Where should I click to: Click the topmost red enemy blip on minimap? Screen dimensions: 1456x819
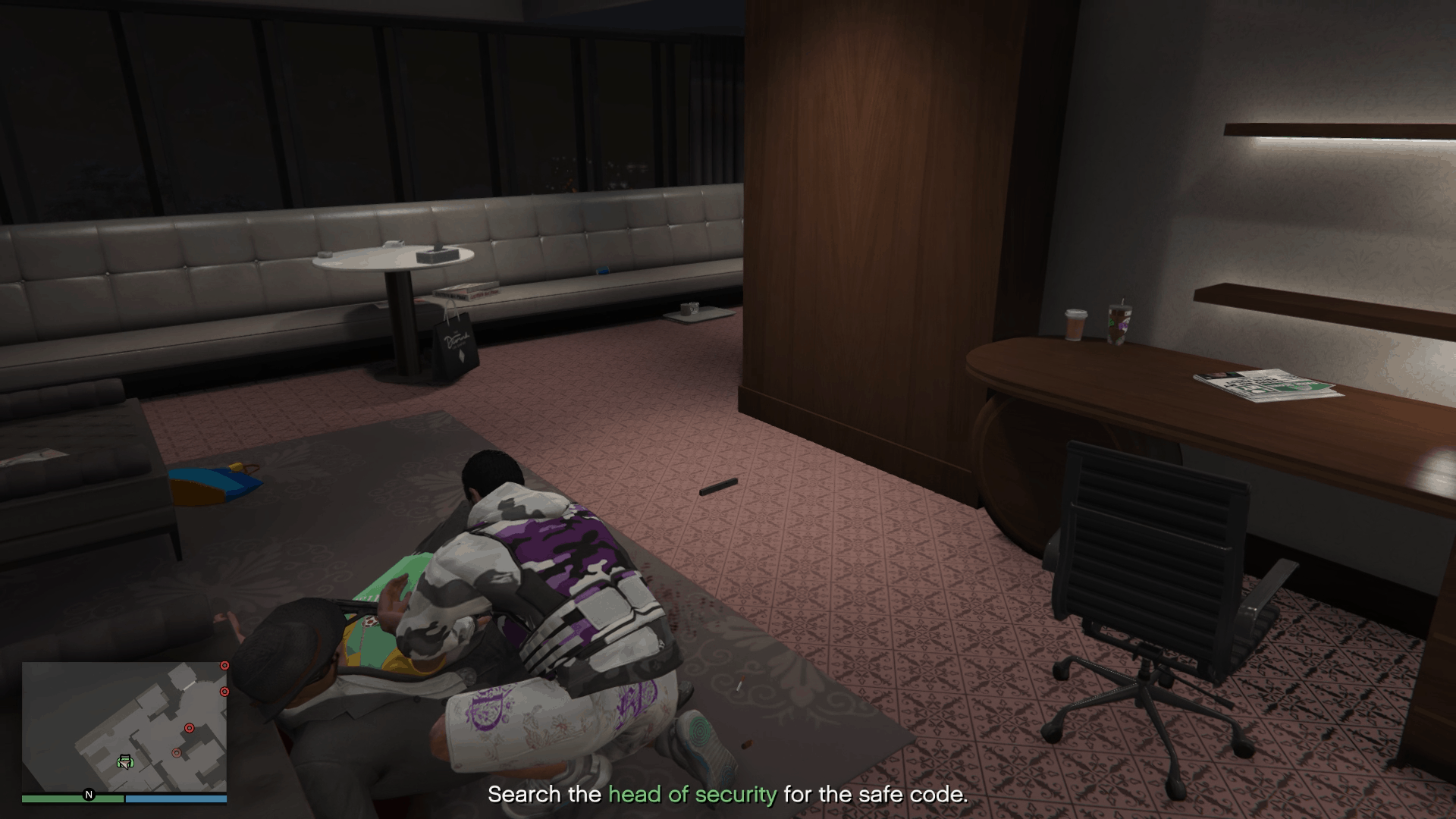pos(224,666)
